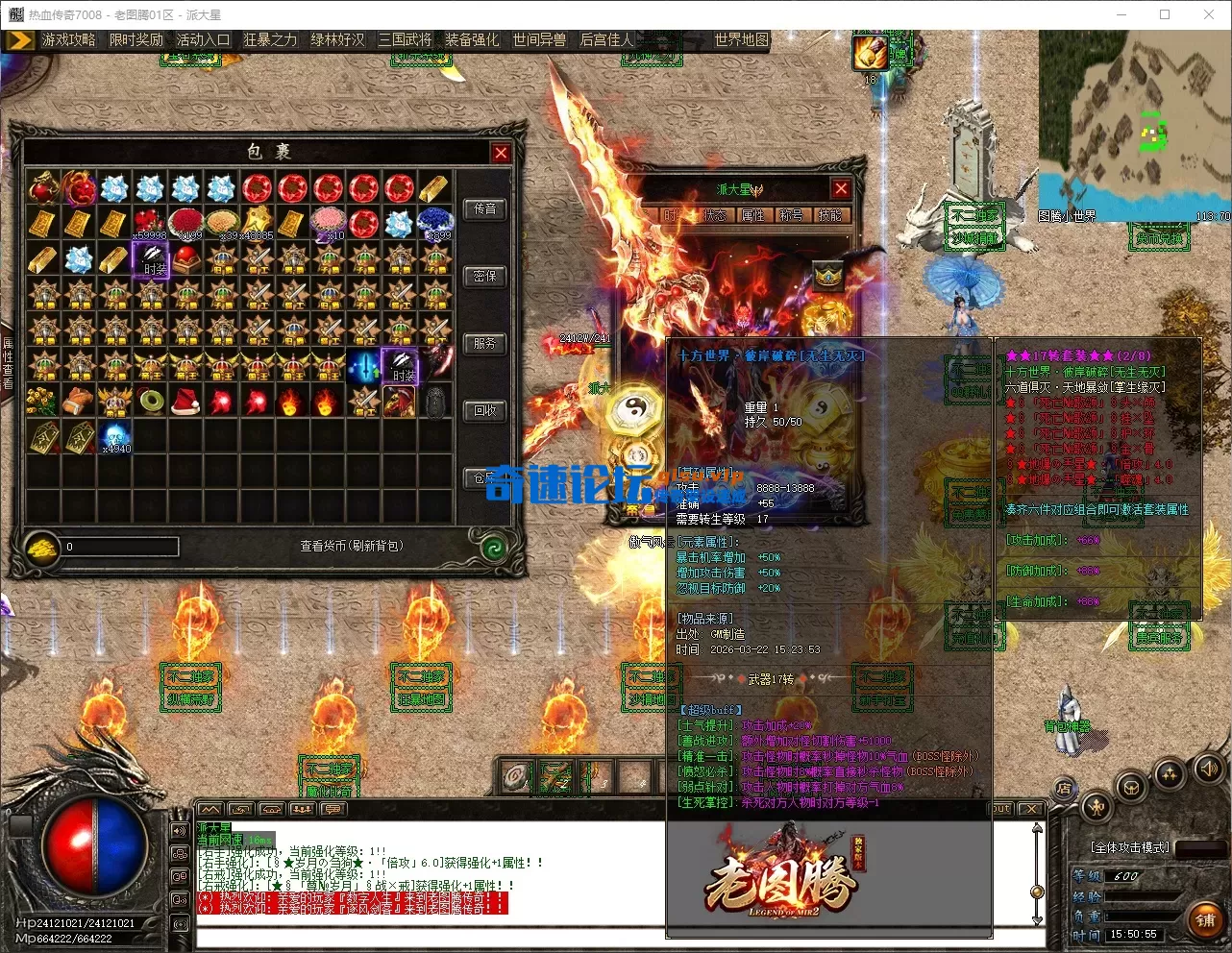Click the 密保 security button
The height and width of the screenshot is (953, 1232).
pyautogui.click(x=485, y=276)
